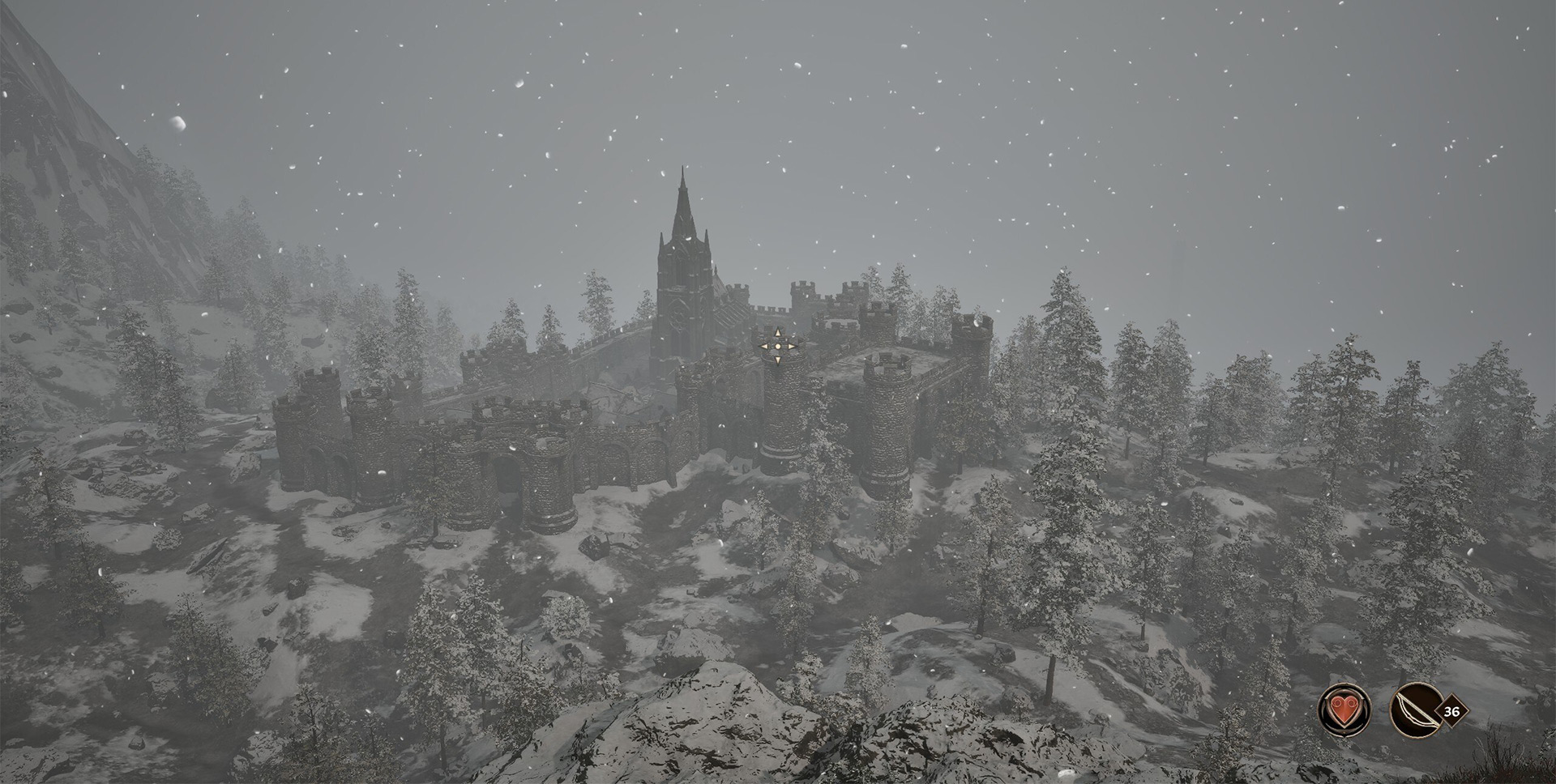The height and width of the screenshot is (784, 1556).
Task: Select the bow weapon icon
Action: click(x=1413, y=711)
